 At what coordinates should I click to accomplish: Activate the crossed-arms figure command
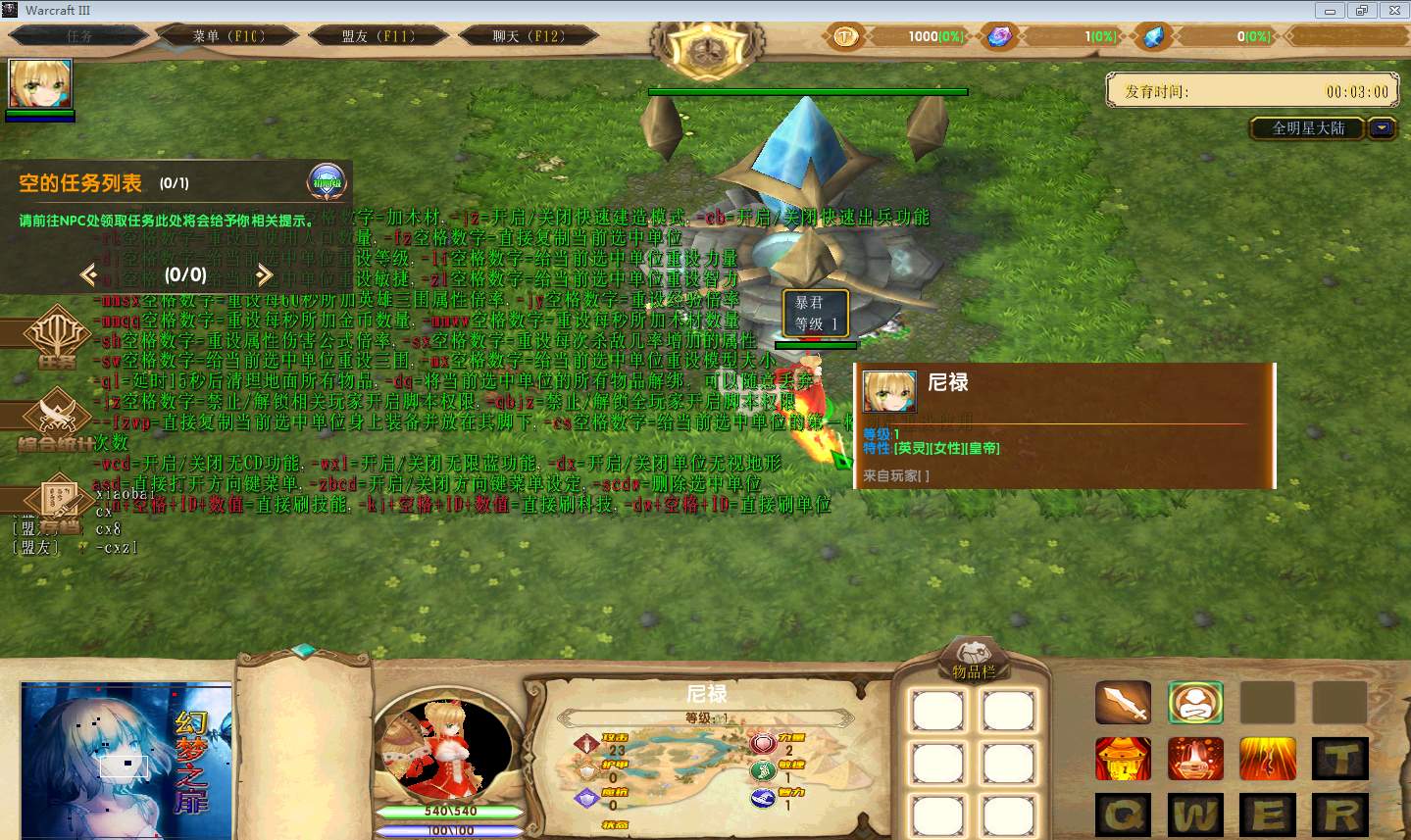click(x=1195, y=703)
